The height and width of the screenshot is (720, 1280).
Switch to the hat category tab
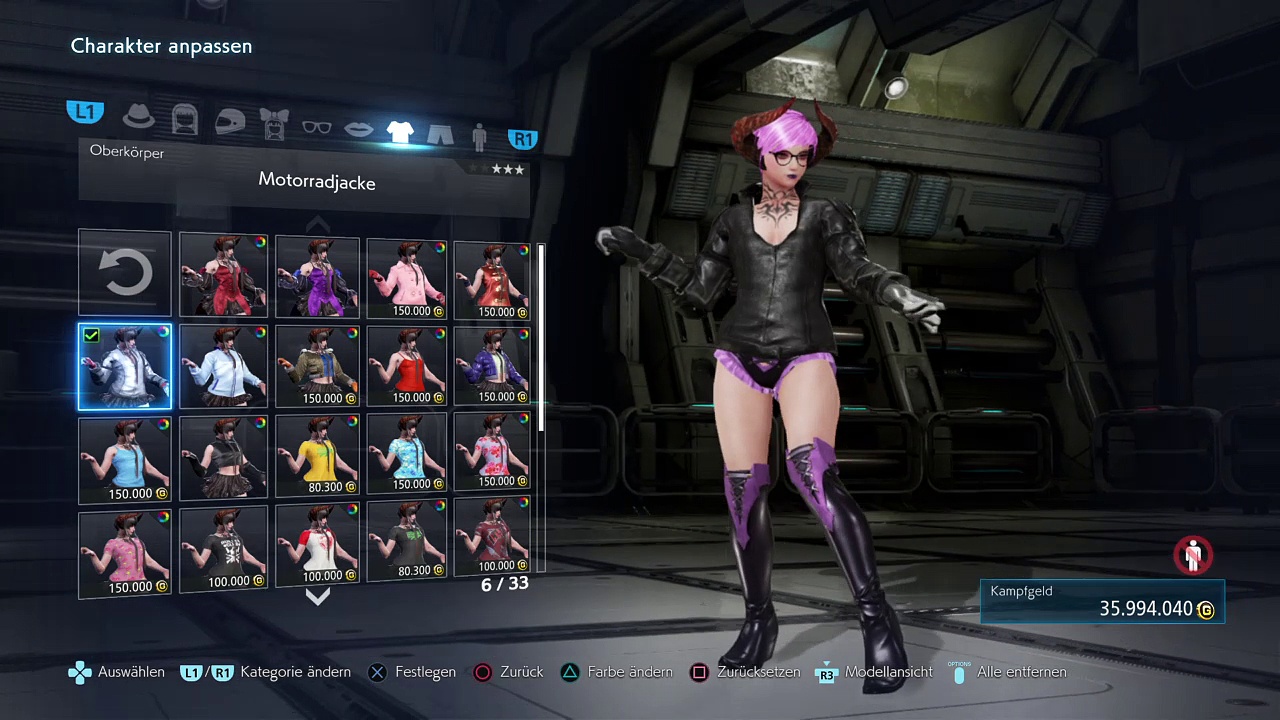point(139,116)
